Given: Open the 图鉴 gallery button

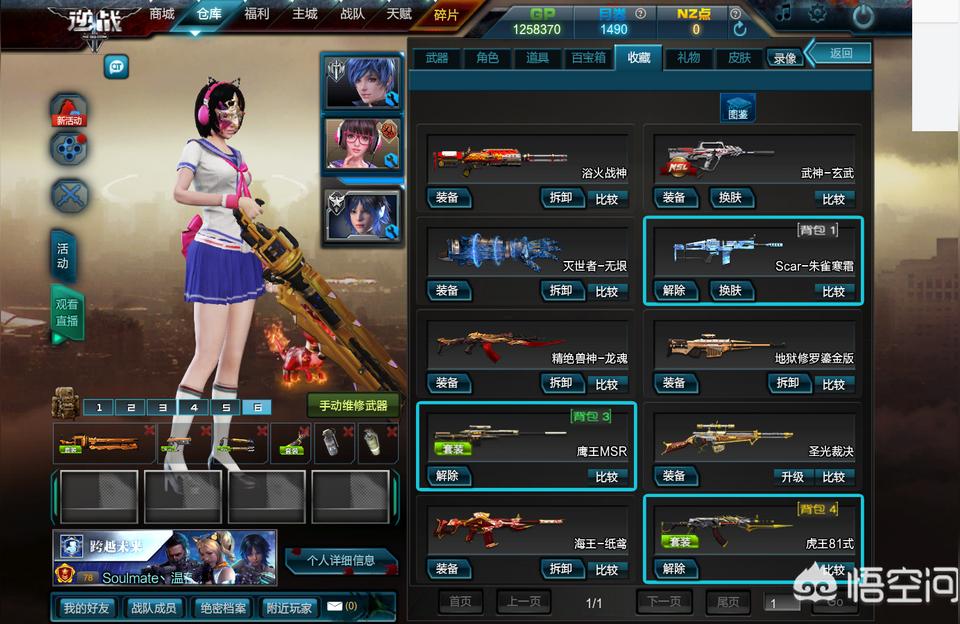Looking at the screenshot, I should [x=737, y=109].
